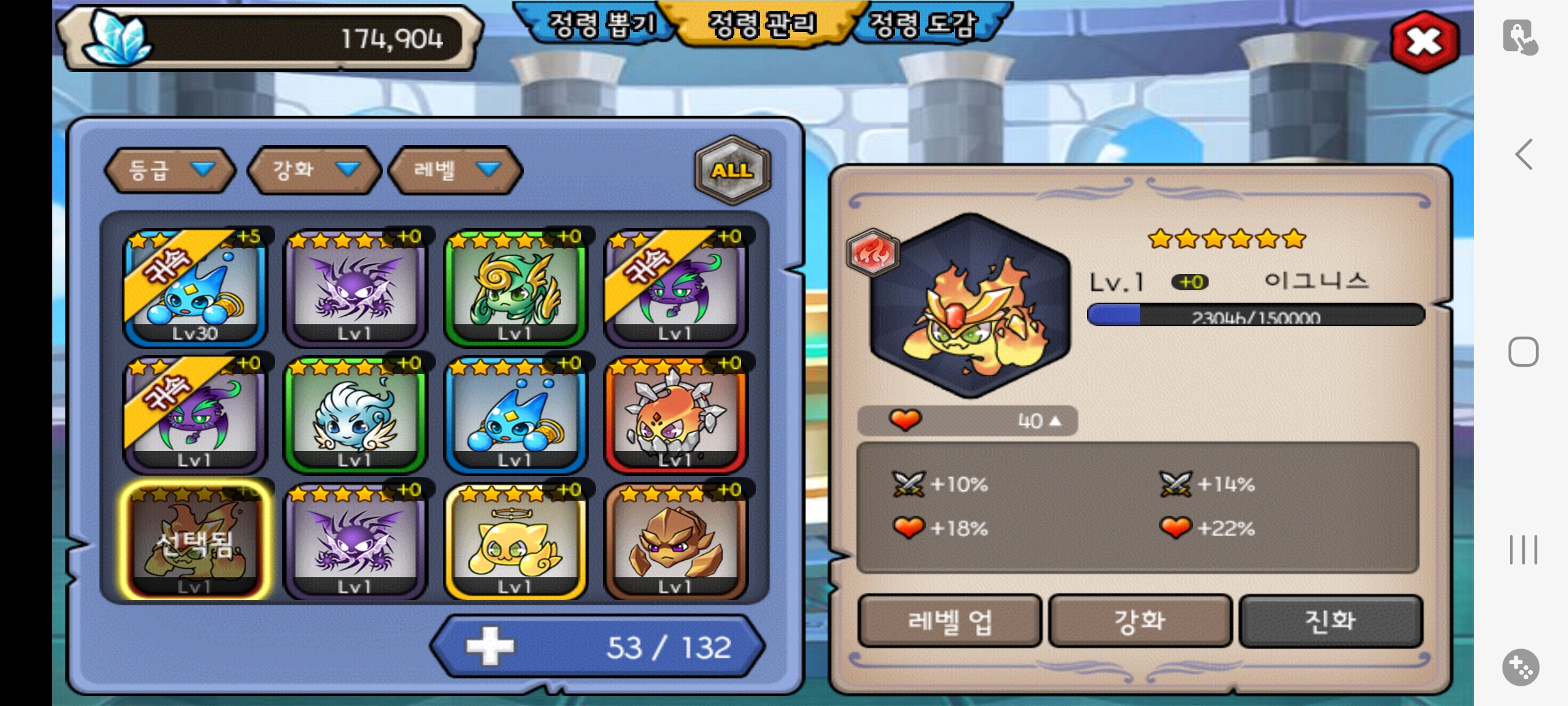Screen dimensions: 1568x706
Task: Close the spirit screen with red X
Action: point(1424,42)
